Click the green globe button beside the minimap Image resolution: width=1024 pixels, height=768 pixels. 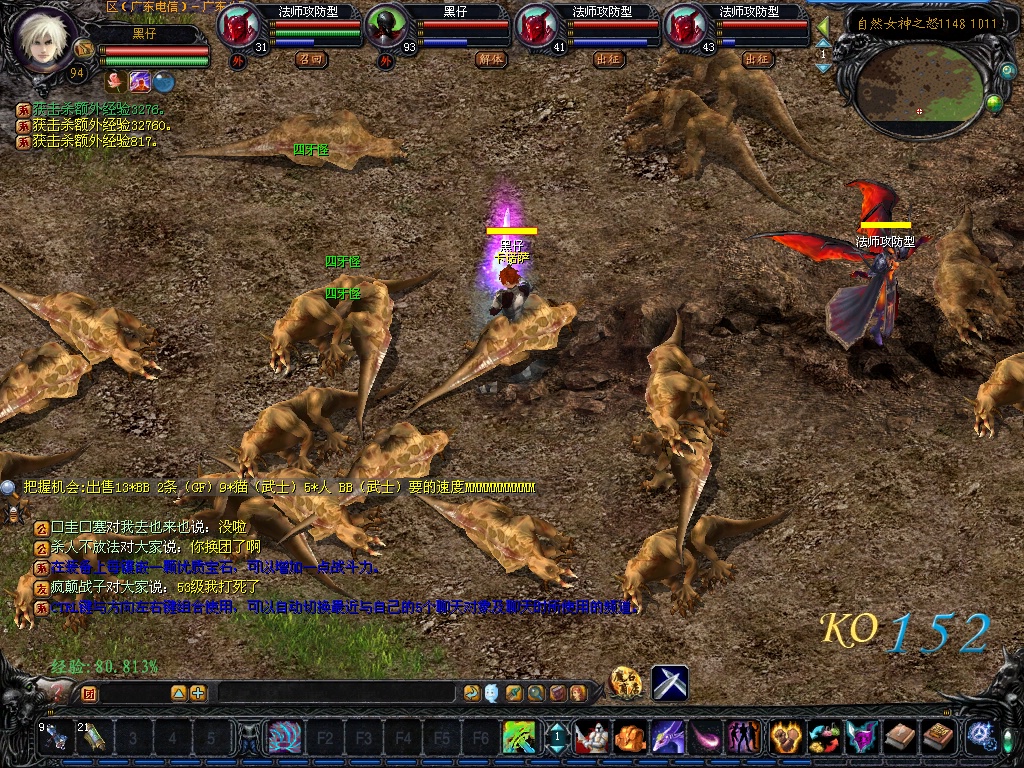[994, 101]
